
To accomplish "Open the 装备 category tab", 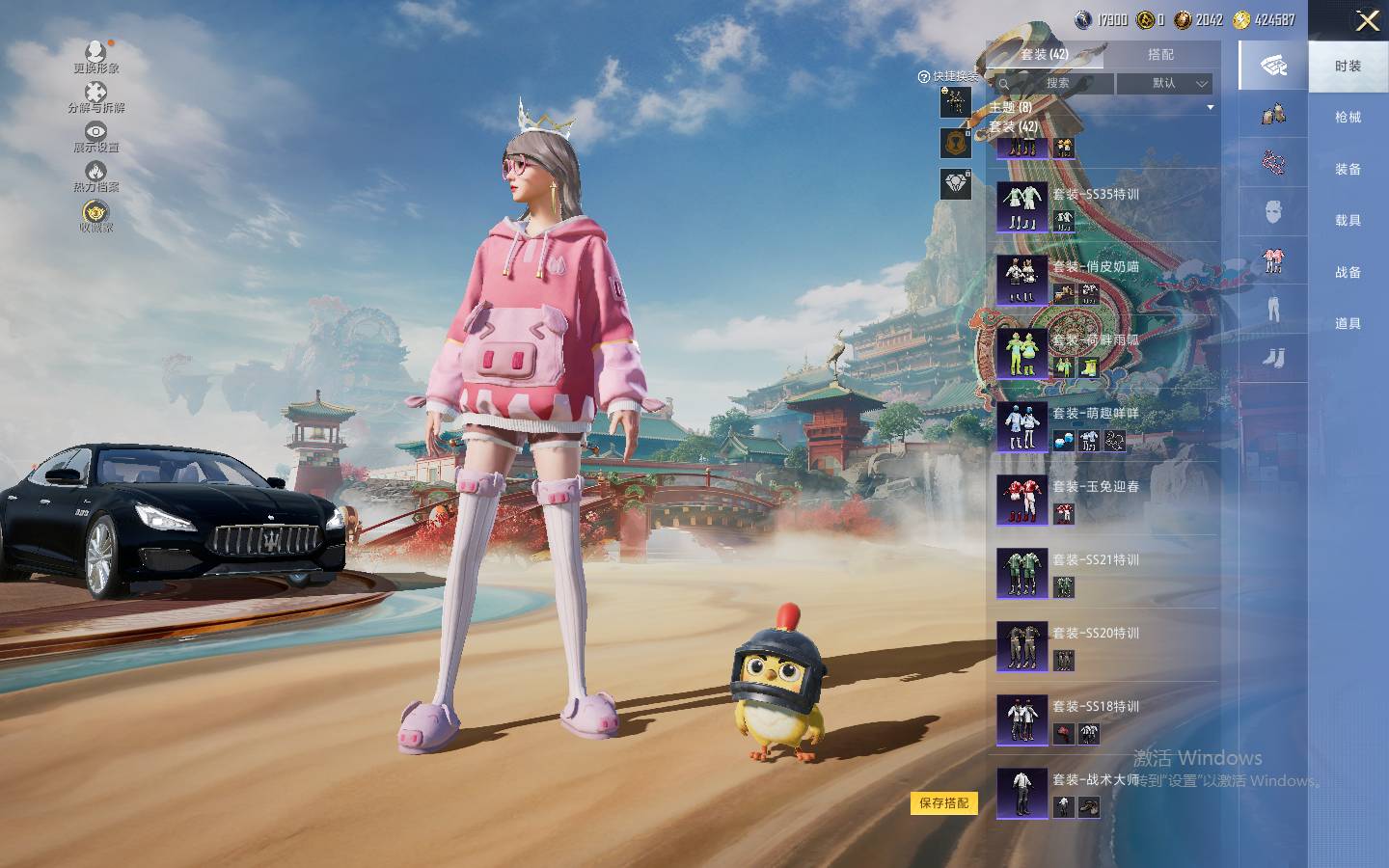I will coord(1348,169).
